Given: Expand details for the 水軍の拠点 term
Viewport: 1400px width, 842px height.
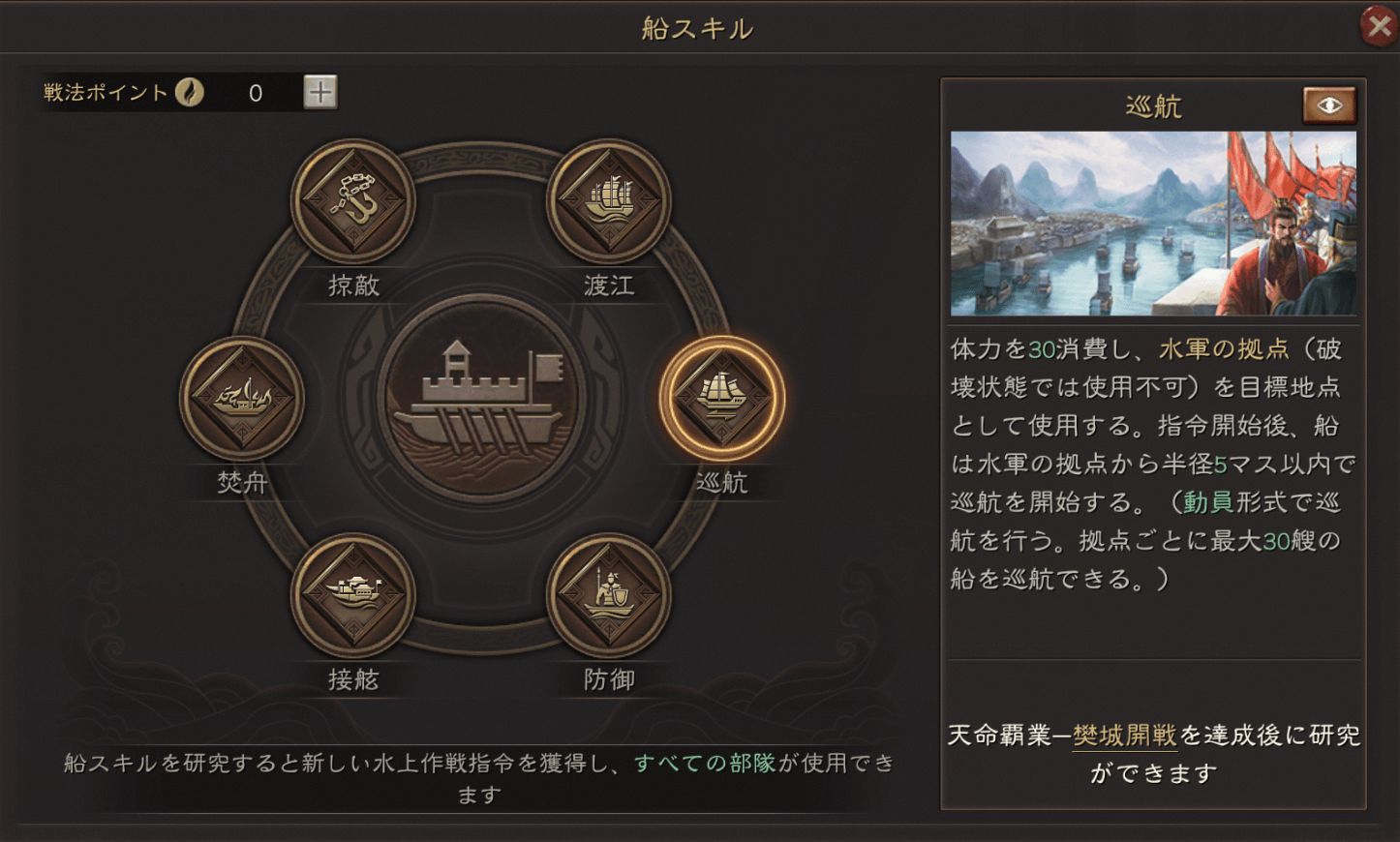Looking at the screenshot, I should point(1223,348).
